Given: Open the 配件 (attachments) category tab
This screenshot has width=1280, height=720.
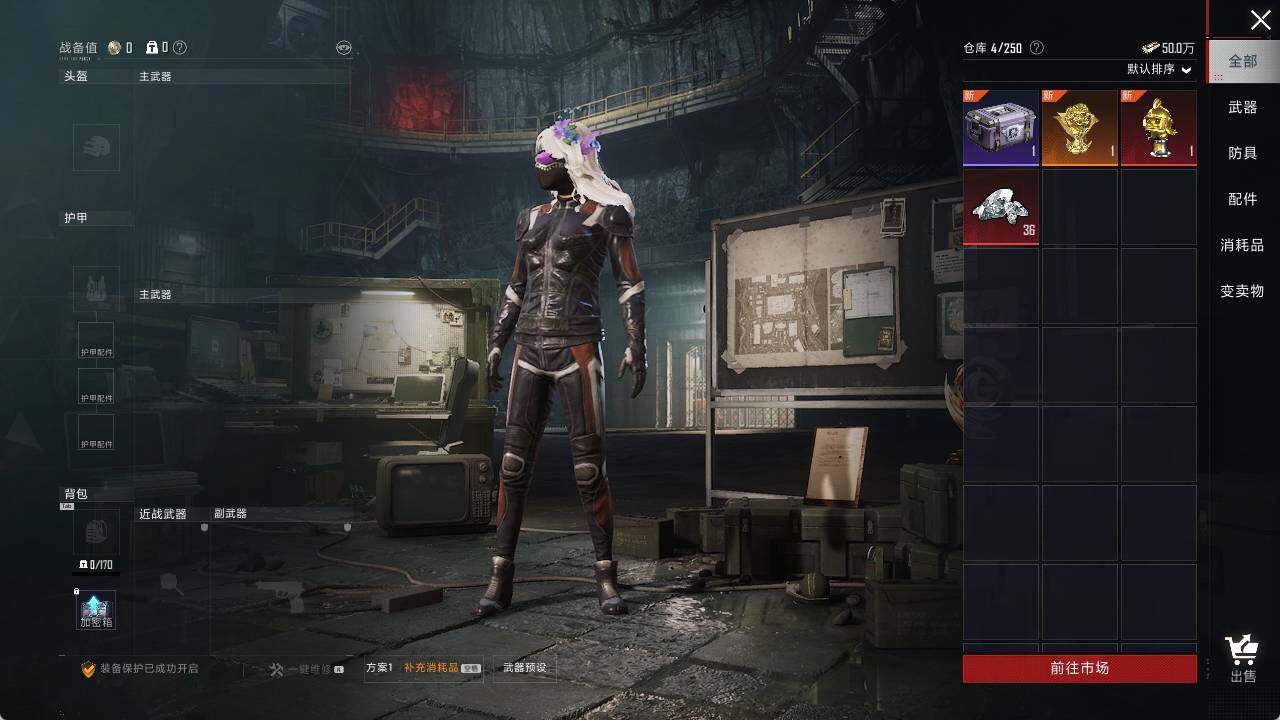Looking at the screenshot, I should click(1242, 199).
